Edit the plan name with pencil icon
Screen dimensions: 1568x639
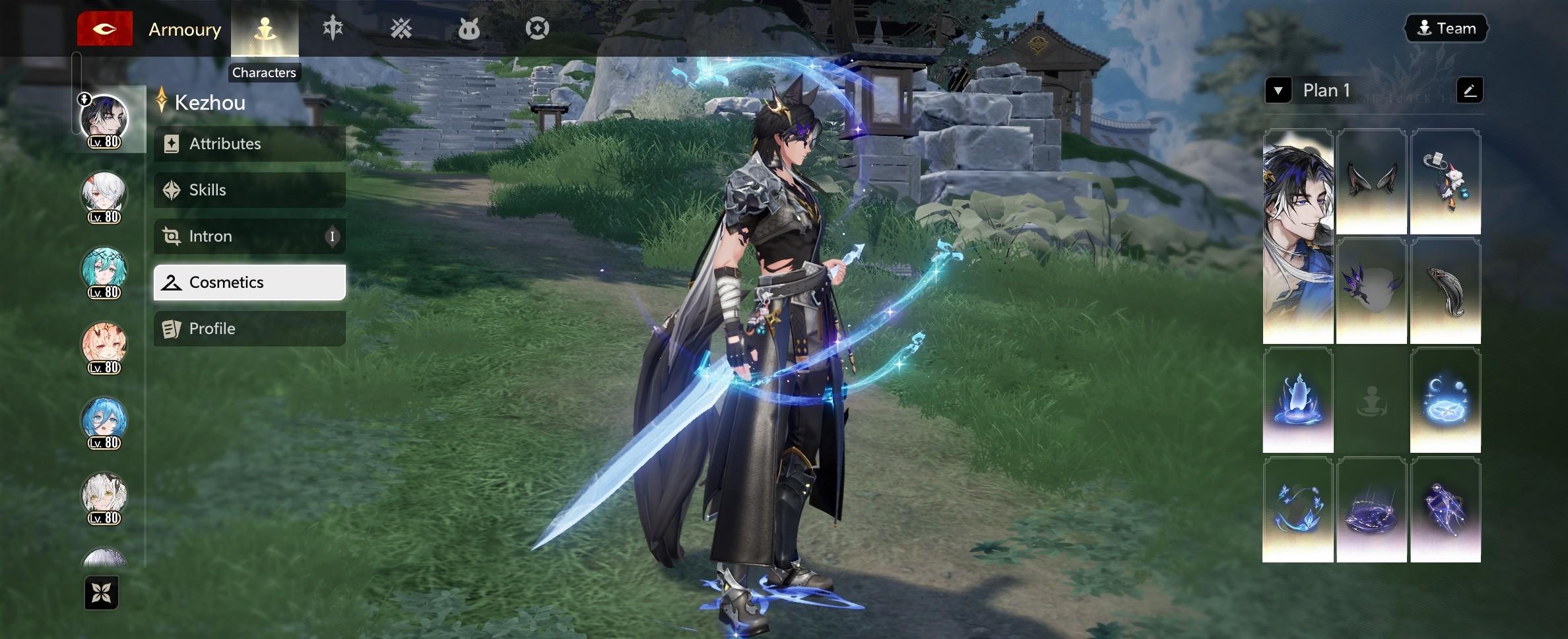[1469, 90]
